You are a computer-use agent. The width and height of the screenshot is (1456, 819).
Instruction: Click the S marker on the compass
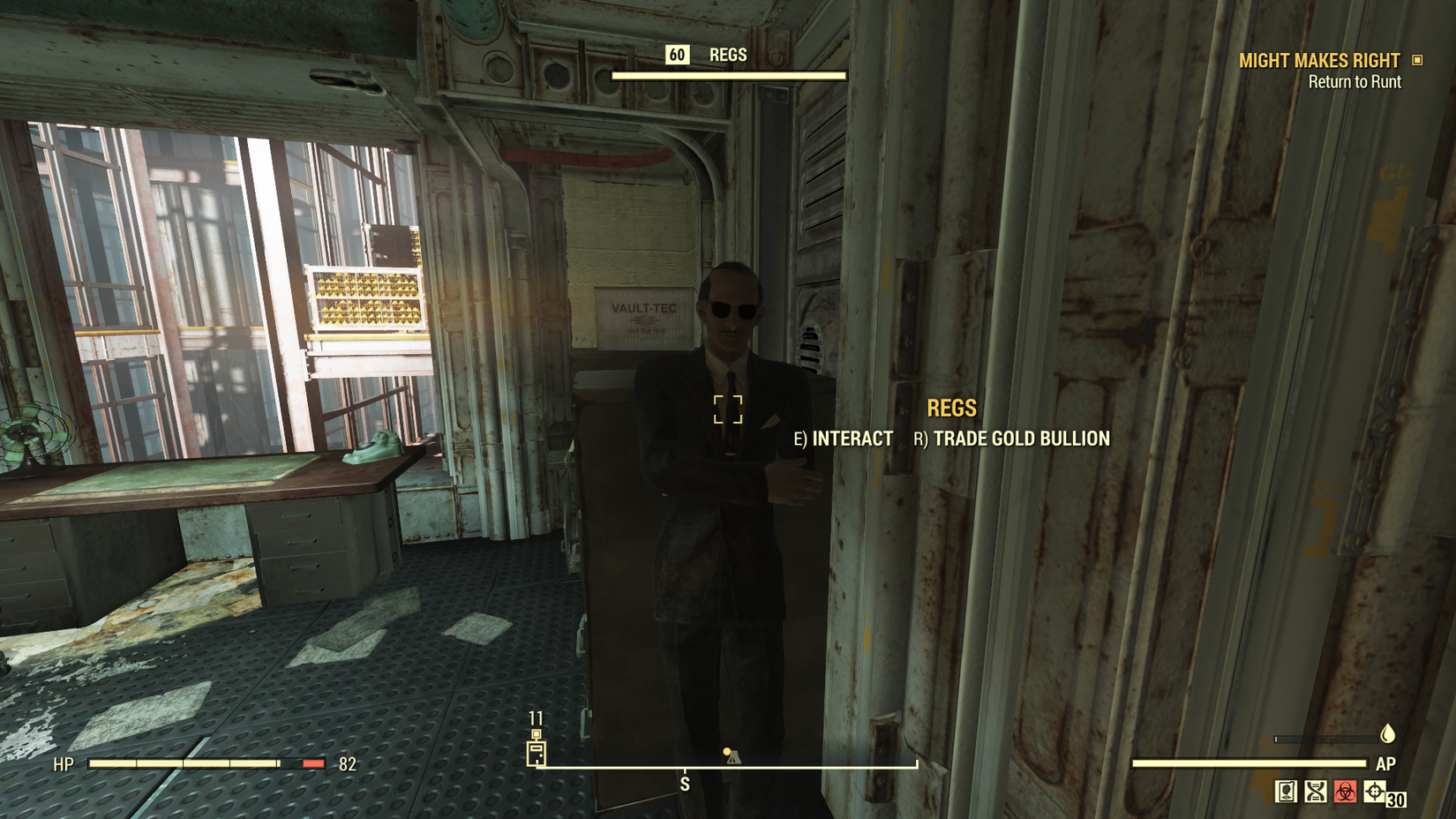click(x=685, y=783)
